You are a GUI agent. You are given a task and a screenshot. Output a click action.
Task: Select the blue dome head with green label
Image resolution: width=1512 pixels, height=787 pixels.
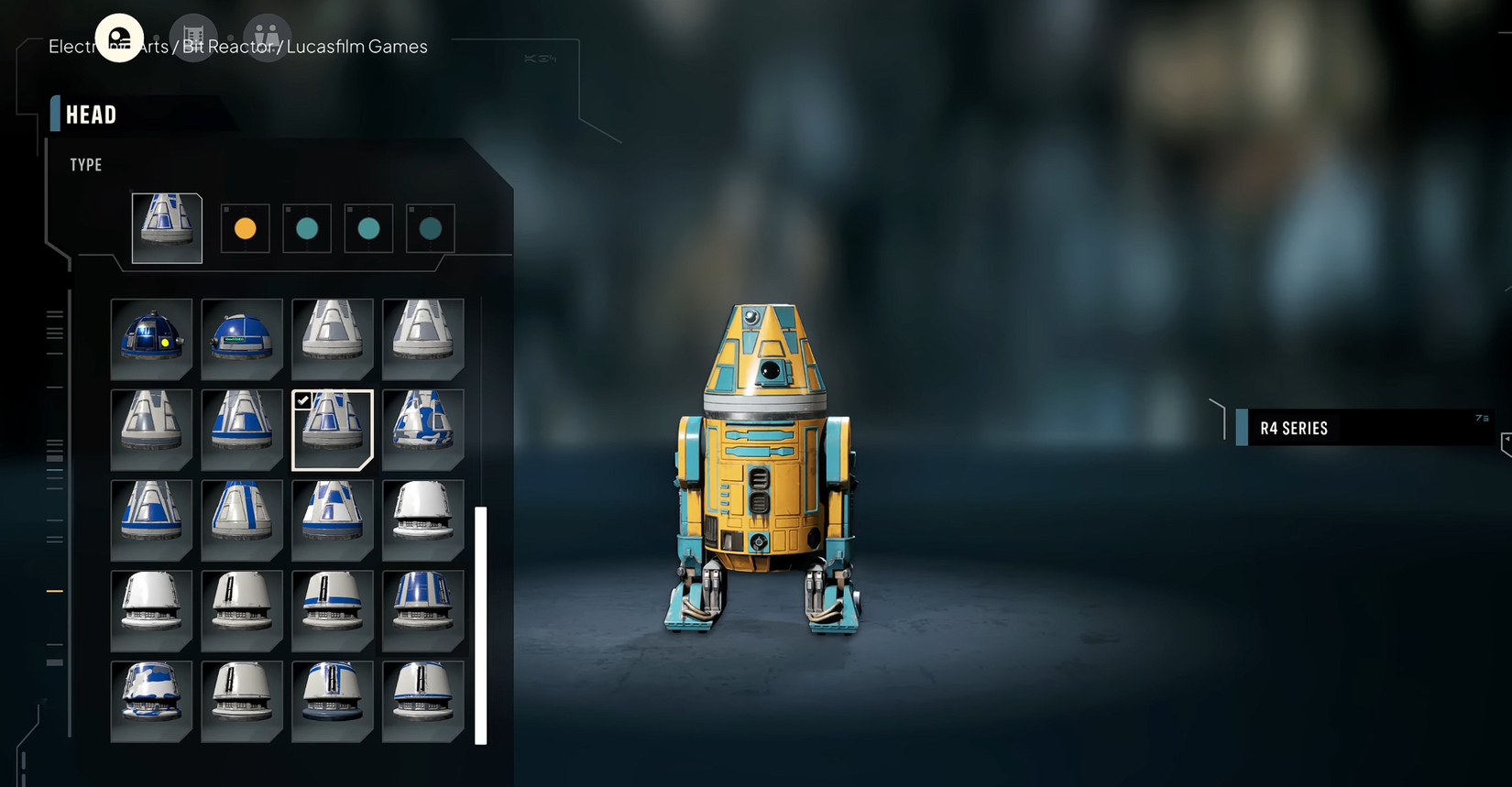tap(242, 339)
